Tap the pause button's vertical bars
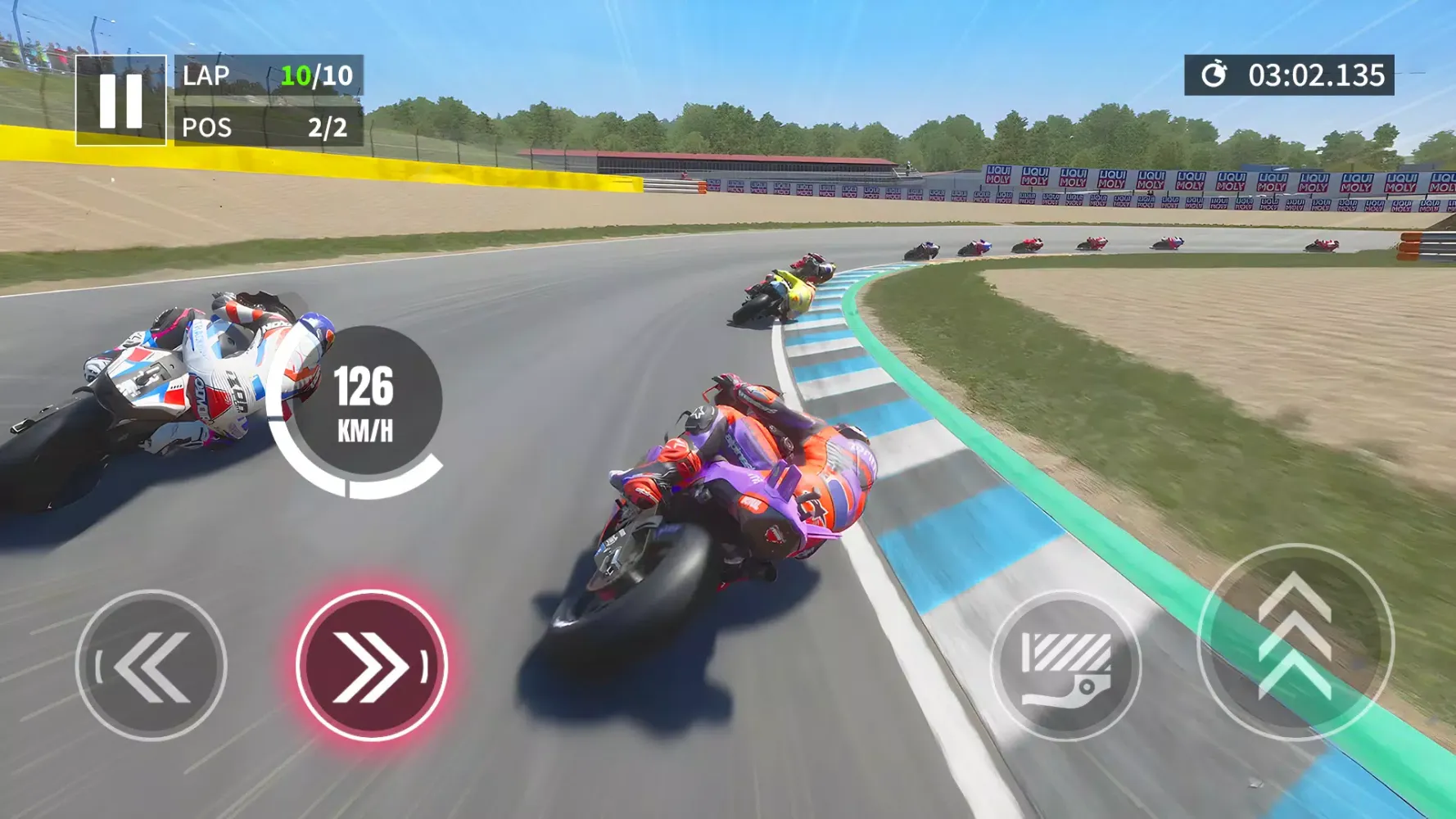 (x=120, y=100)
